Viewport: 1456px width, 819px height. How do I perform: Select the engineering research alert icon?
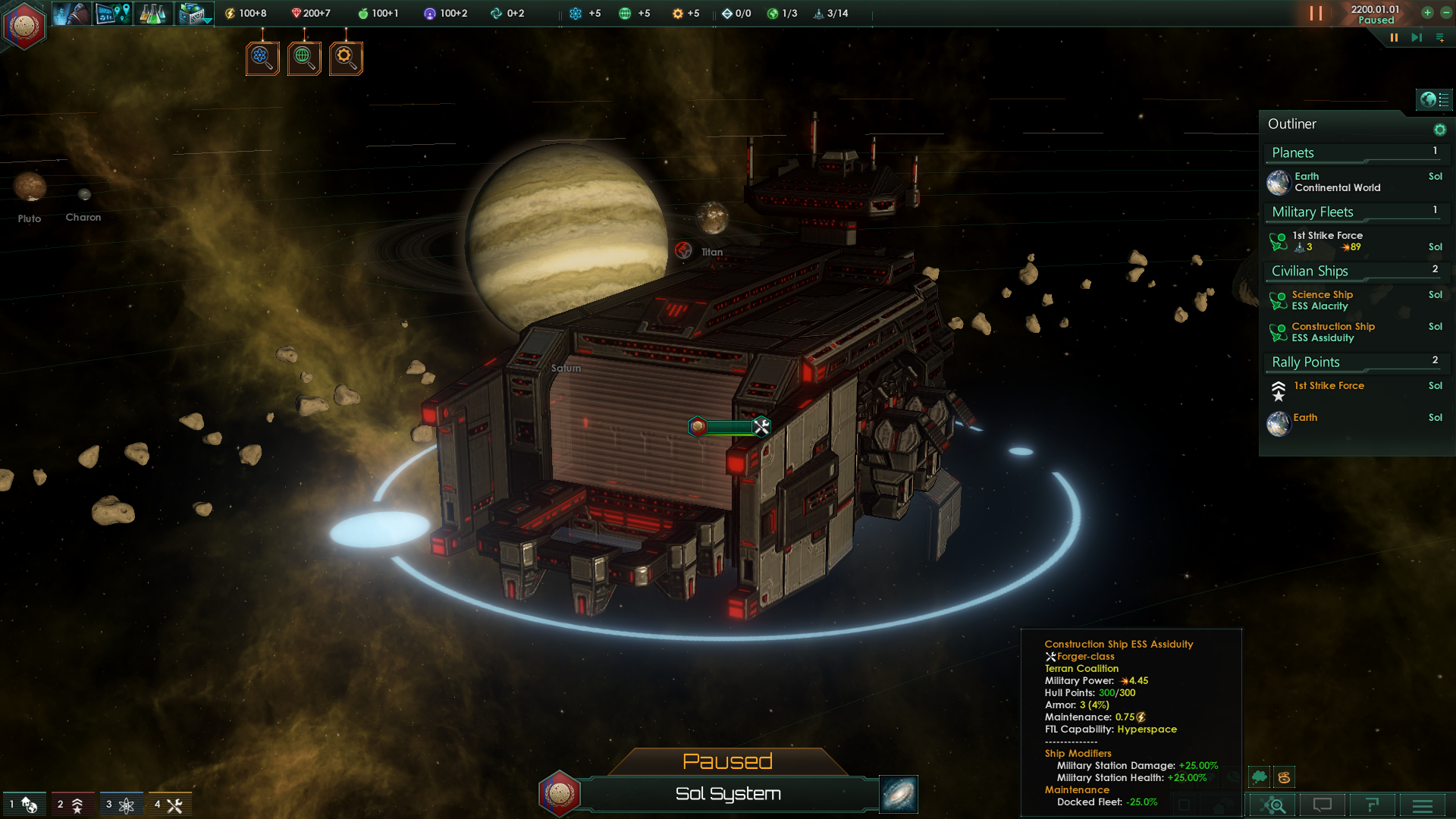[x=346, y=58]
